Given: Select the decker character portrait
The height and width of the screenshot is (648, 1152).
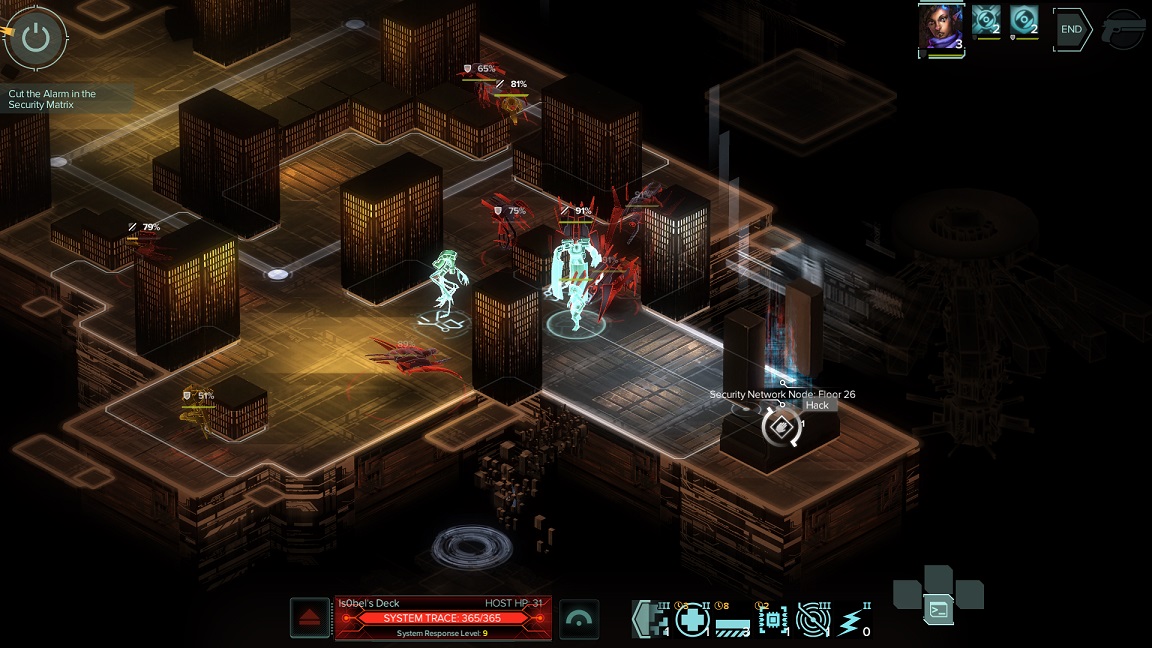Looking at the screenshot, I should [941, 29].
